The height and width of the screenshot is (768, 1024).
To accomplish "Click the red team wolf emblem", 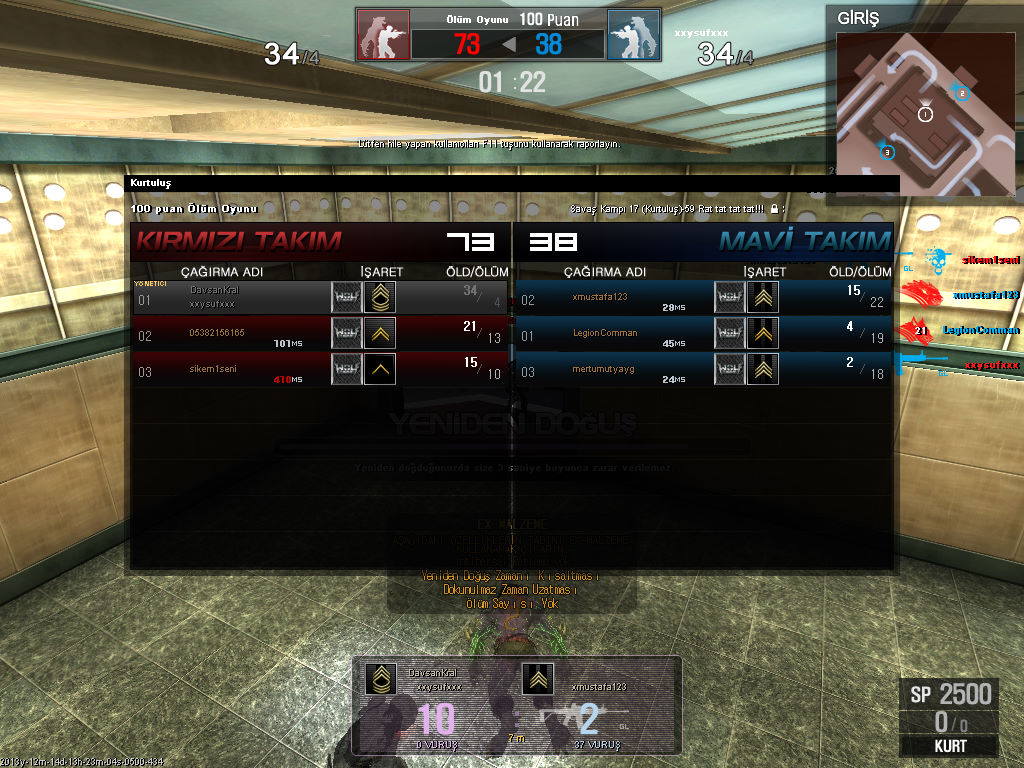I will 384,36.
